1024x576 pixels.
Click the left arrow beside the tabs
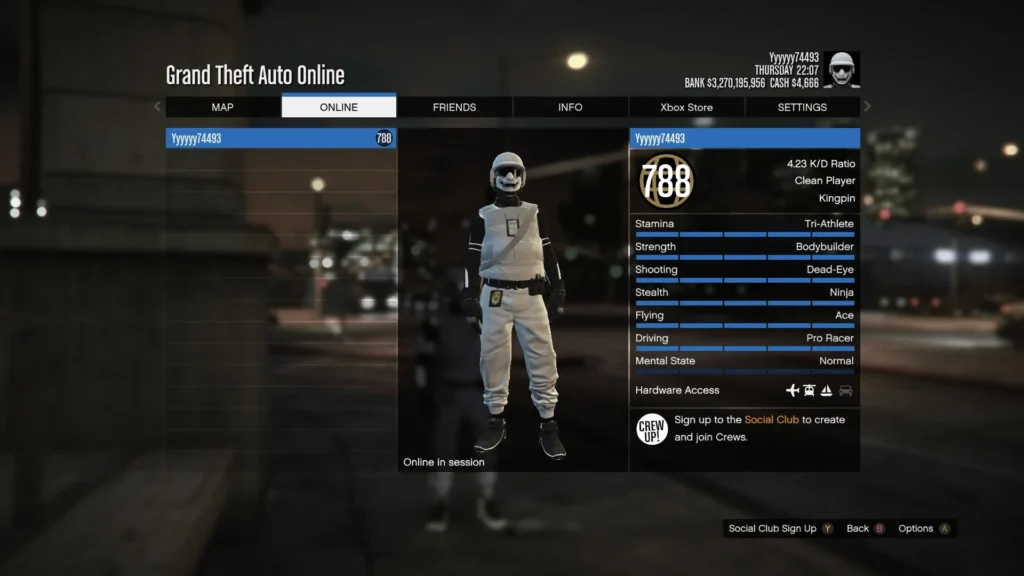pos(157,107)
